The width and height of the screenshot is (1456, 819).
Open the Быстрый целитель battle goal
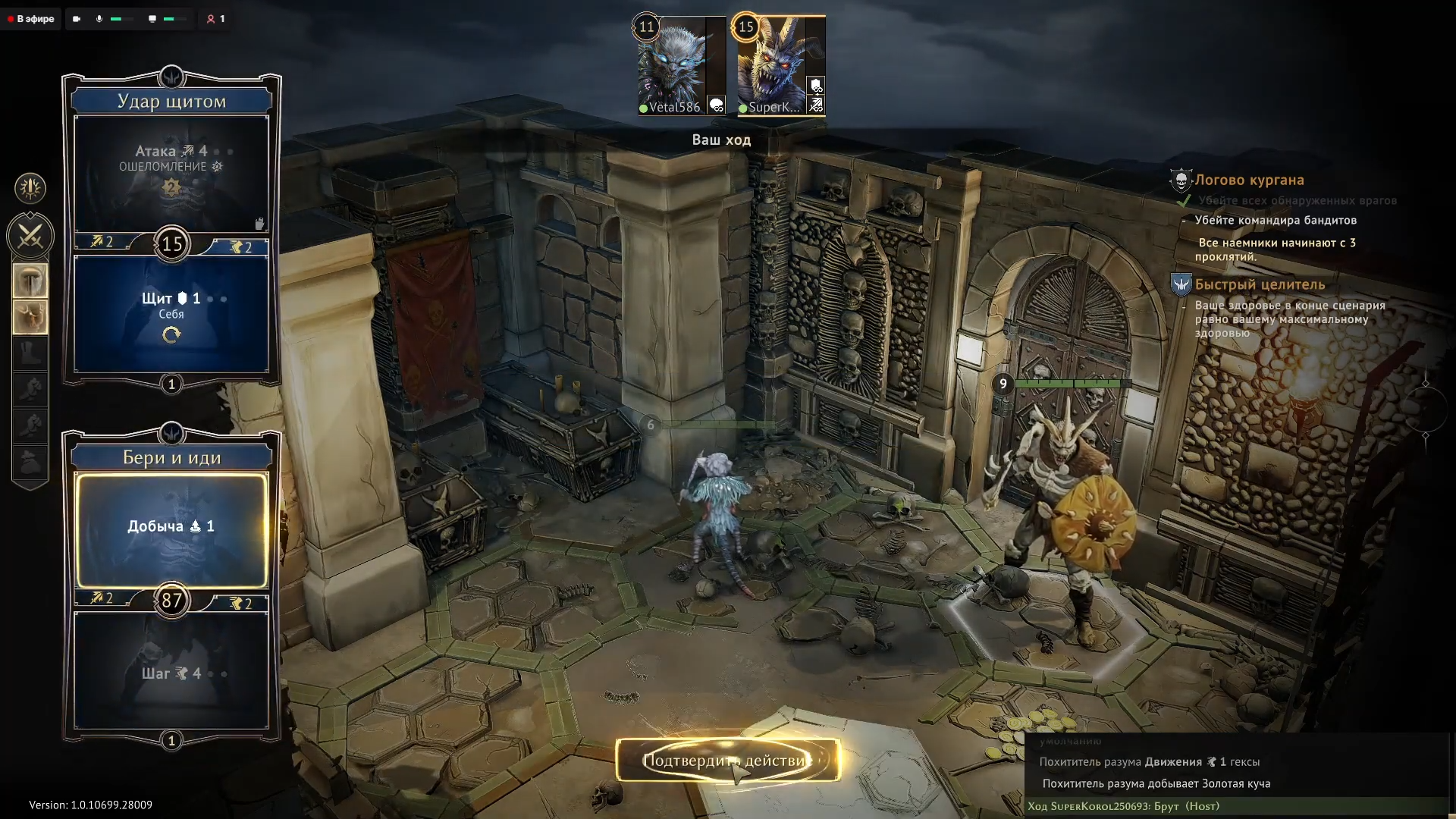1260,285
